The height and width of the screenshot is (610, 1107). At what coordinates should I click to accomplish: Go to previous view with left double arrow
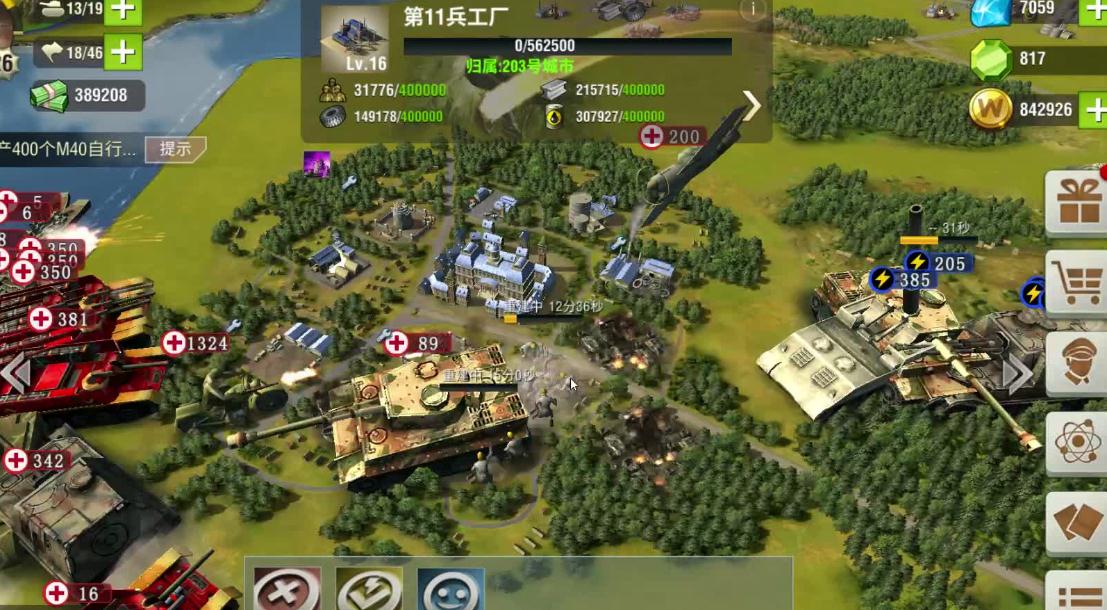pyautogui.click(x=14, y=374)
